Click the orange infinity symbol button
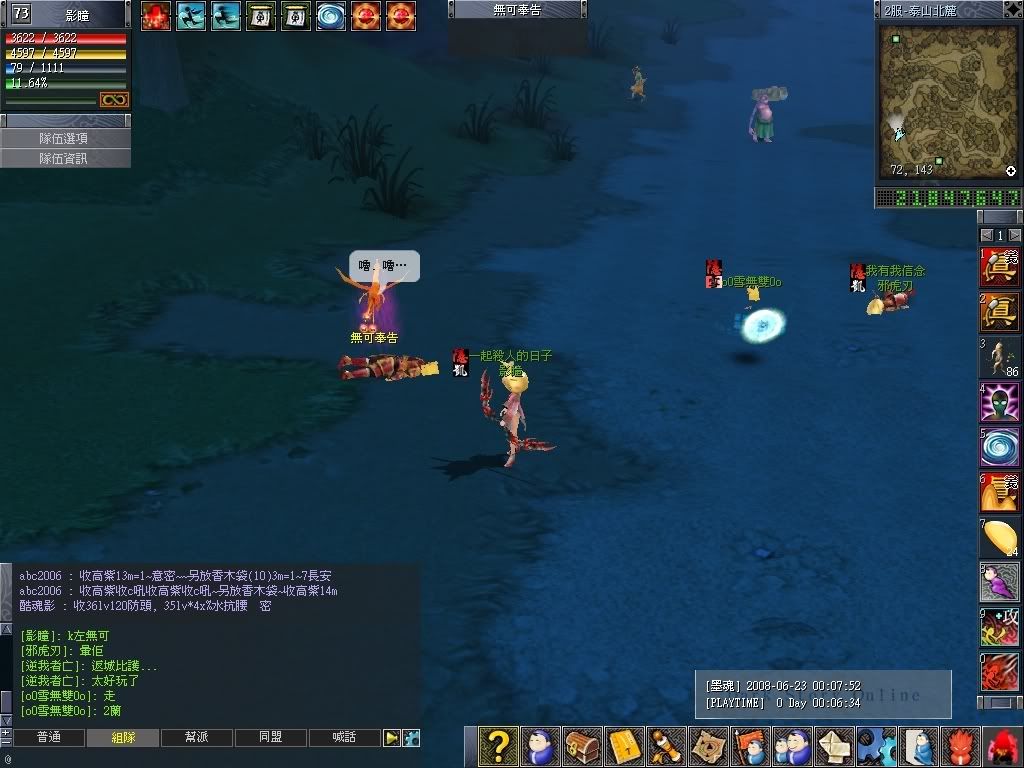Image resolution: width=1024 pixels, height=768 pixels. pos(114,100)
